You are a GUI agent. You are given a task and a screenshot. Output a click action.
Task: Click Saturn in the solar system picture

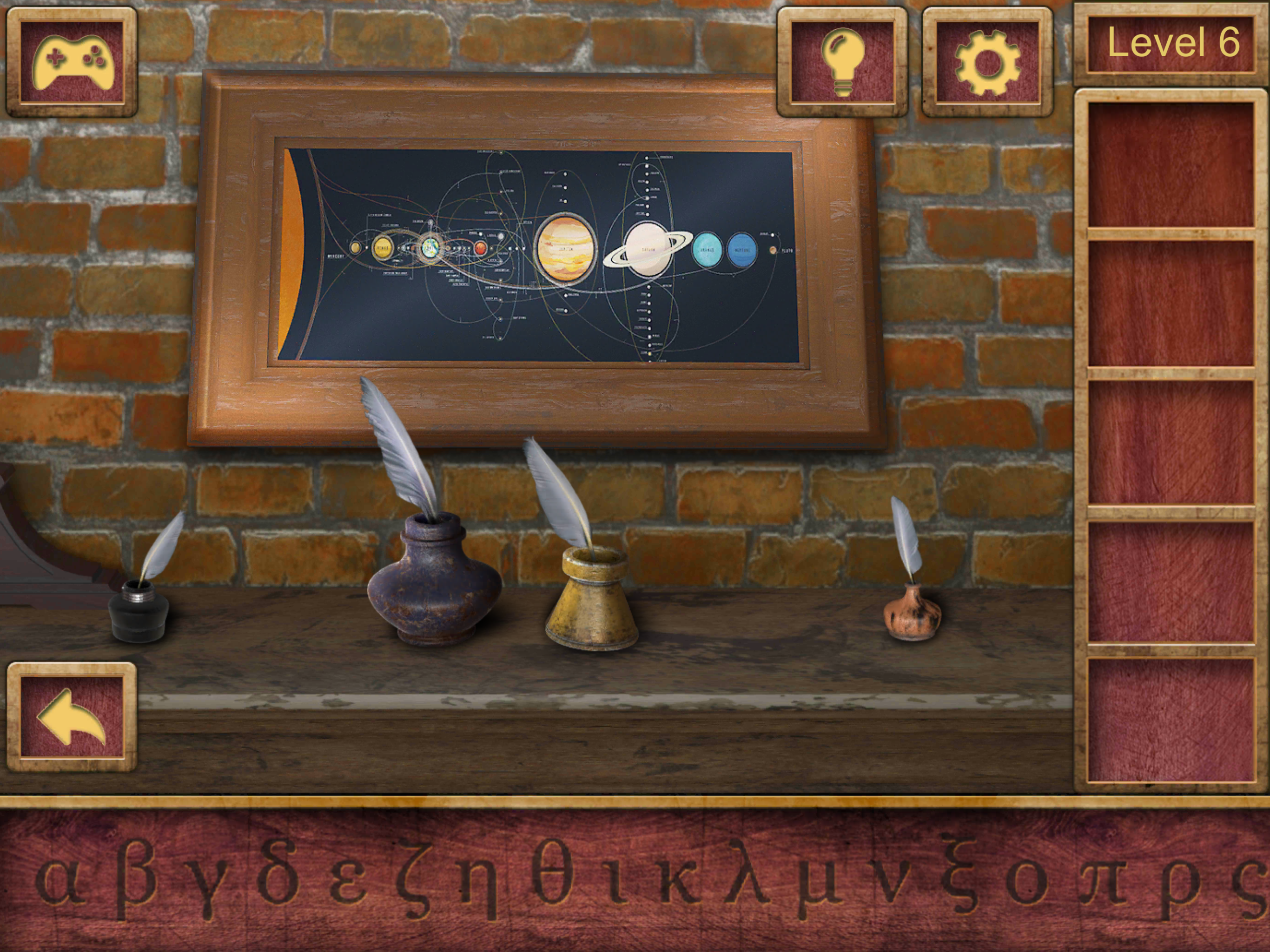647,249
